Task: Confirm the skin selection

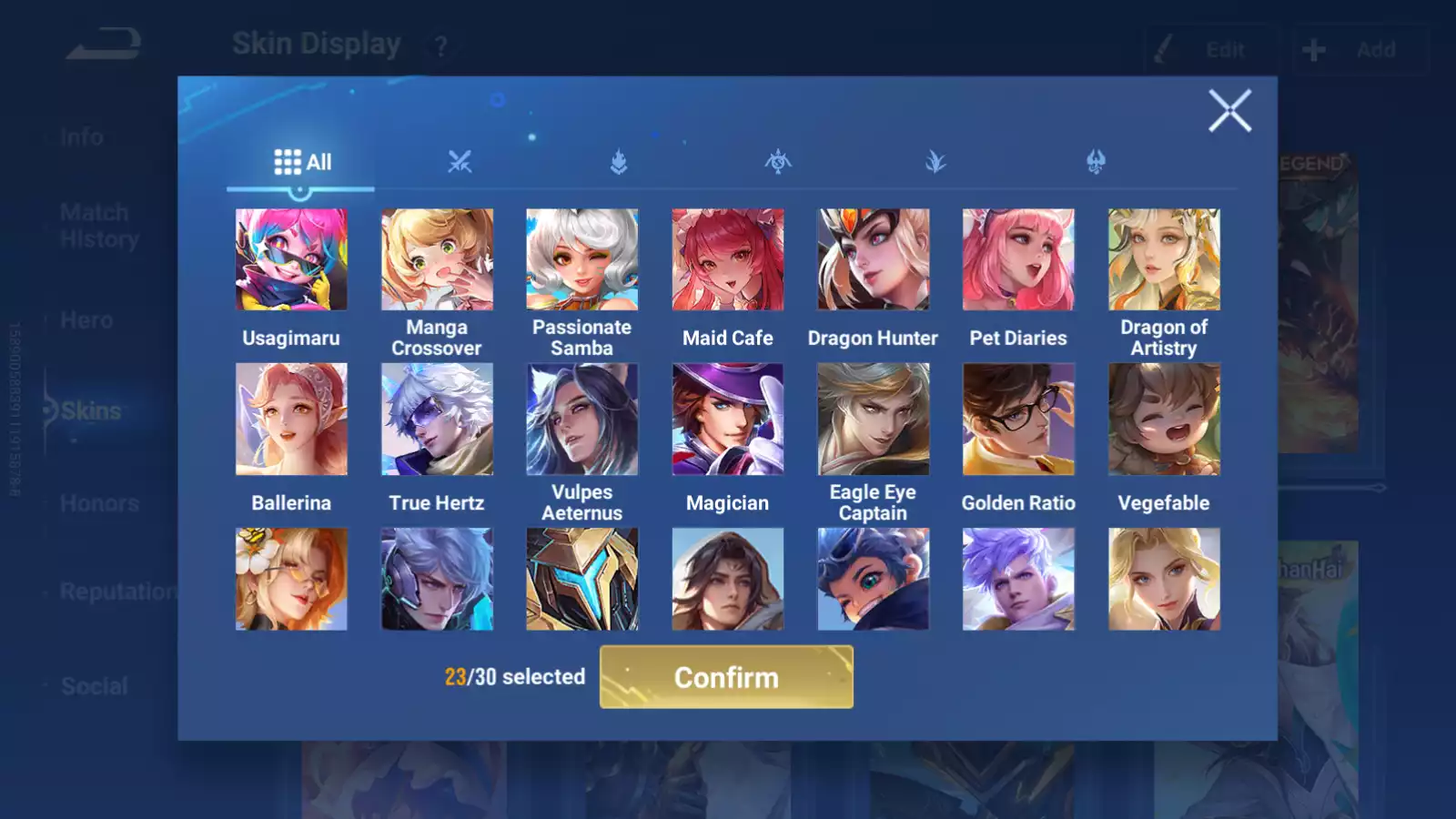Action: point(726,677)
